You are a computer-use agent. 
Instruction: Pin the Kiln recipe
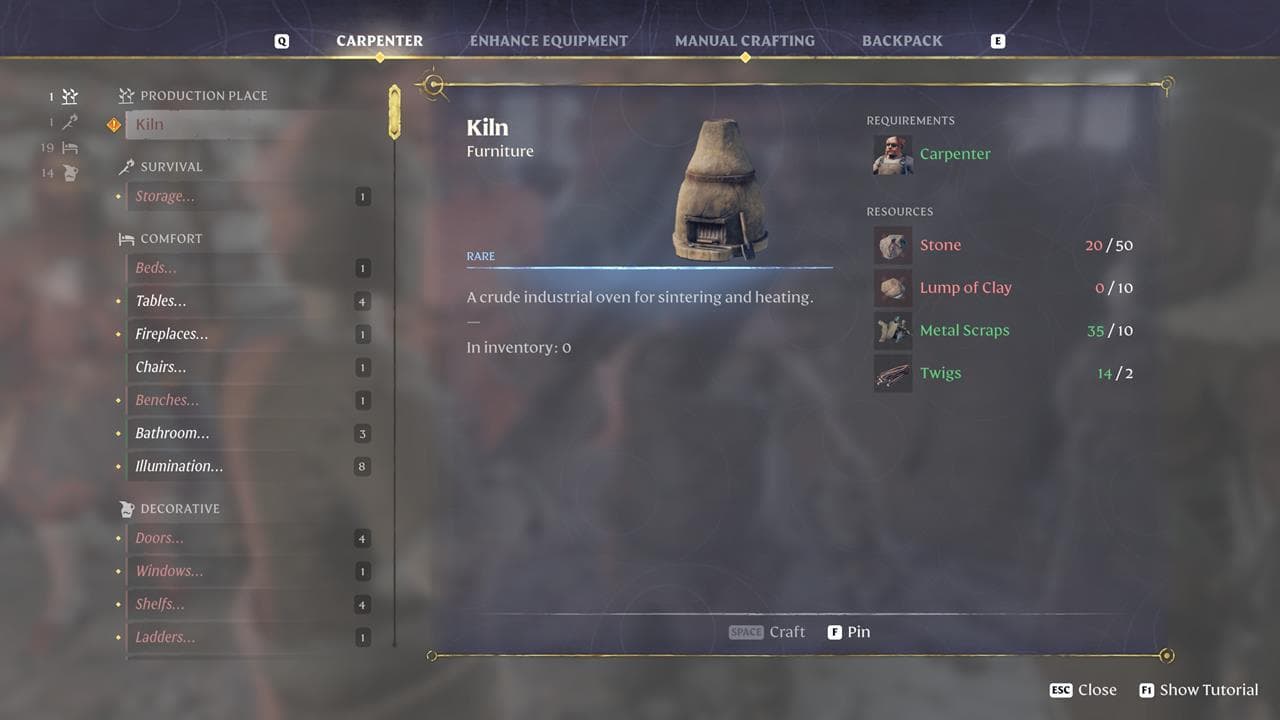(849, 631)
